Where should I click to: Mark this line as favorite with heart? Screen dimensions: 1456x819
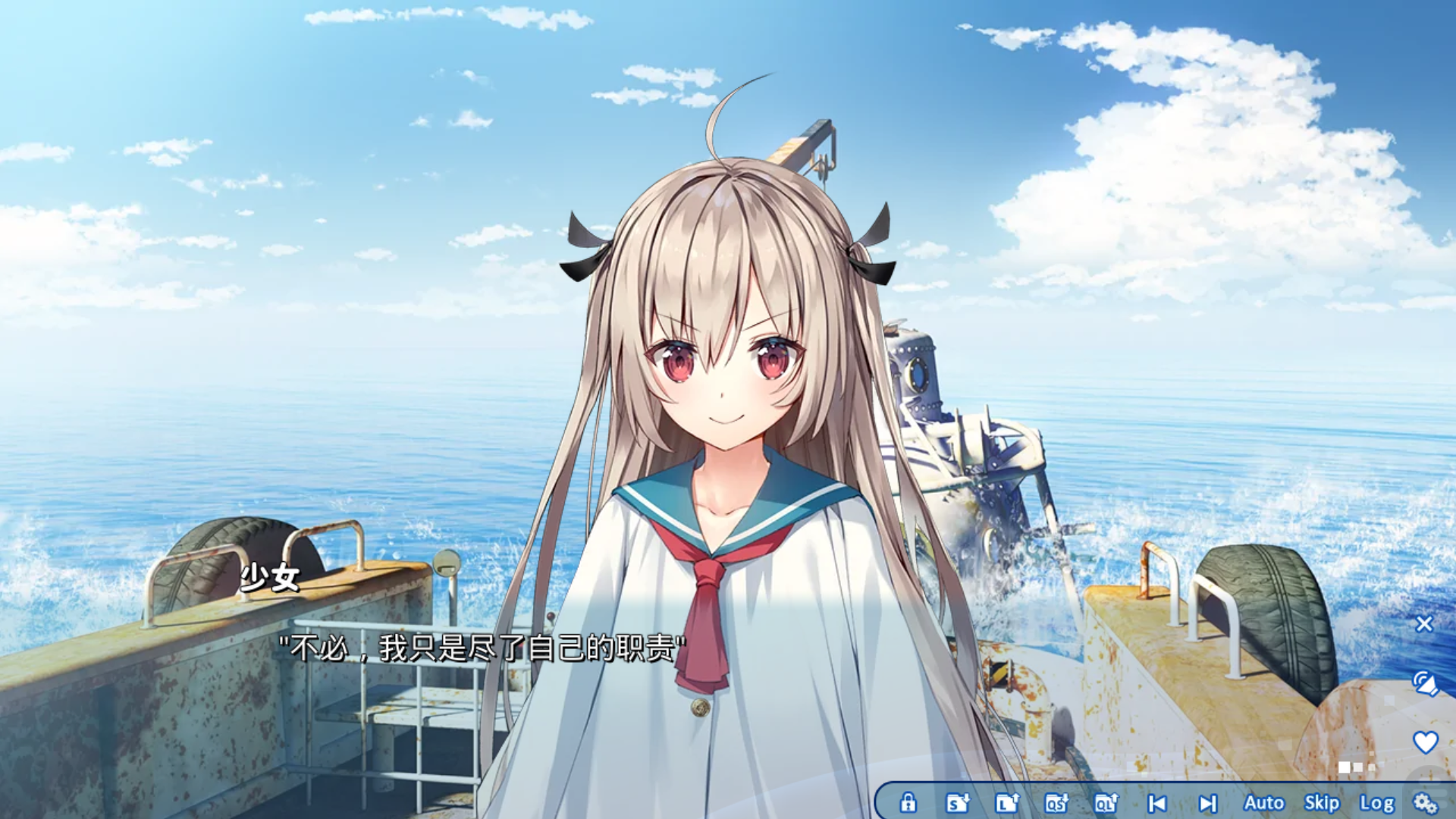coord(1425,742)
